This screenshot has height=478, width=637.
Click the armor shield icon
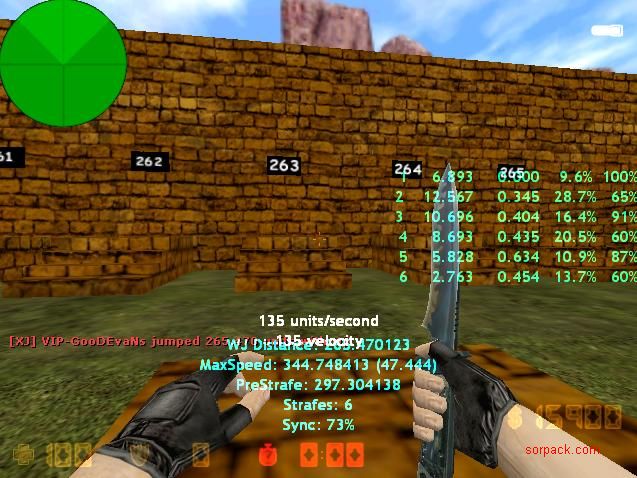click(x=143, y=456)
